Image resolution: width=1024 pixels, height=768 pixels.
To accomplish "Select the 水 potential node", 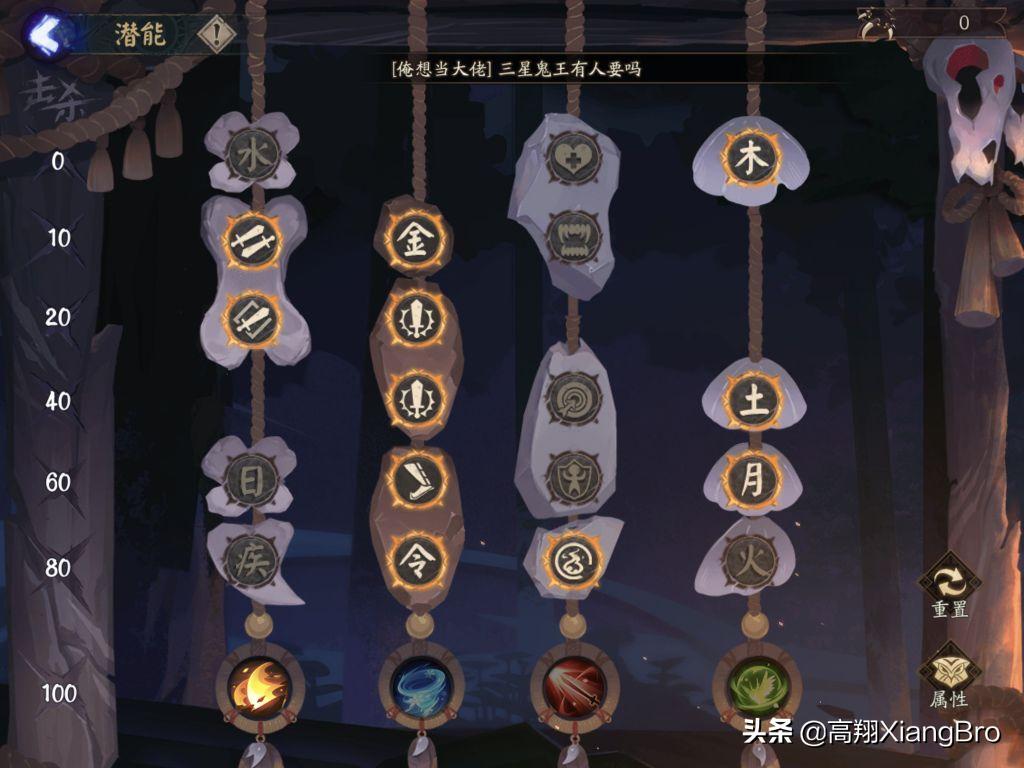I will click(x=252, y=154).
